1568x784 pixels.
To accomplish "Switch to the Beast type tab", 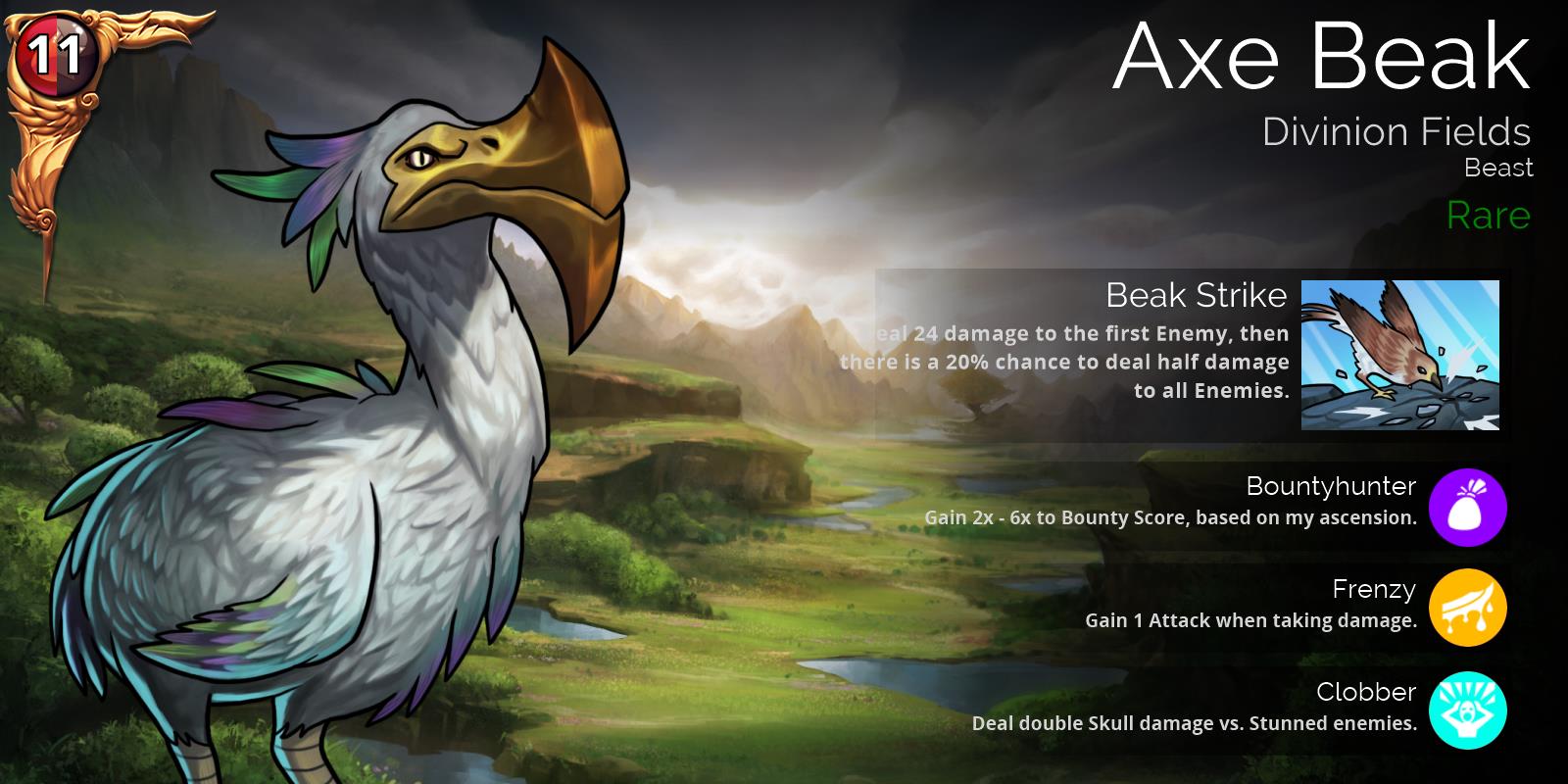I will coord(1497,168).
